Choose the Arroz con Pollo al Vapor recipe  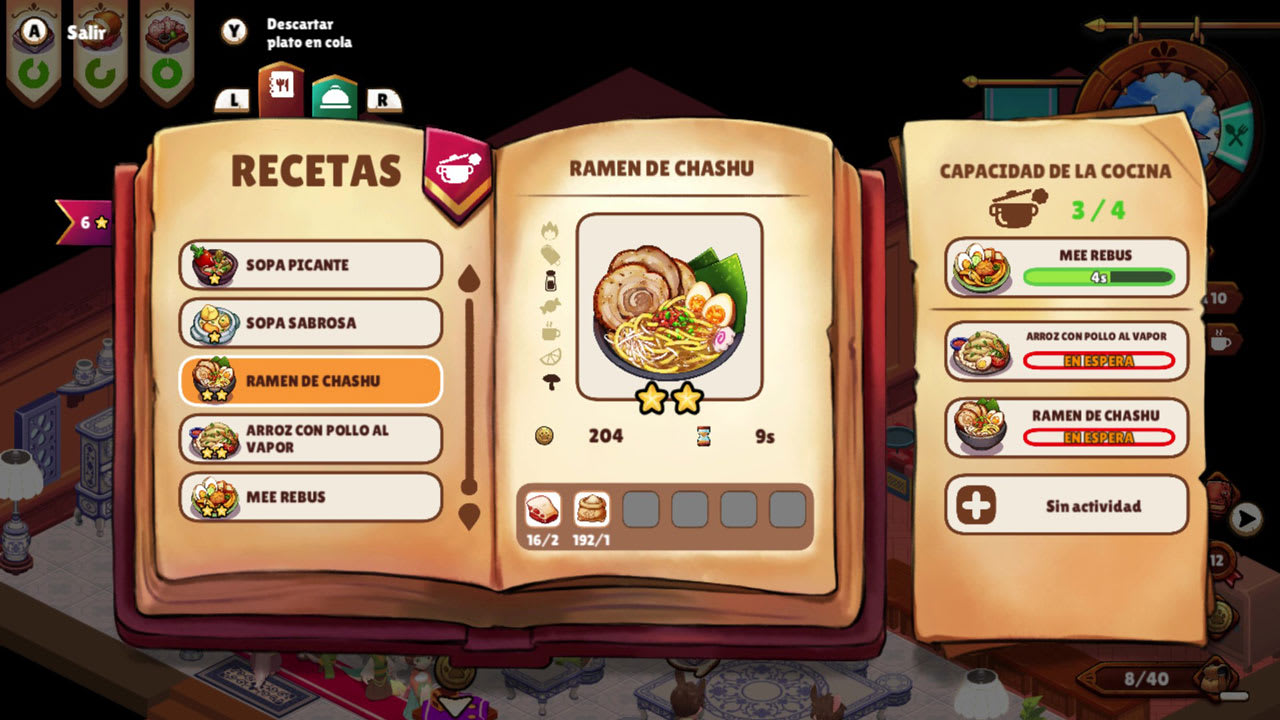tap(310, 440)
